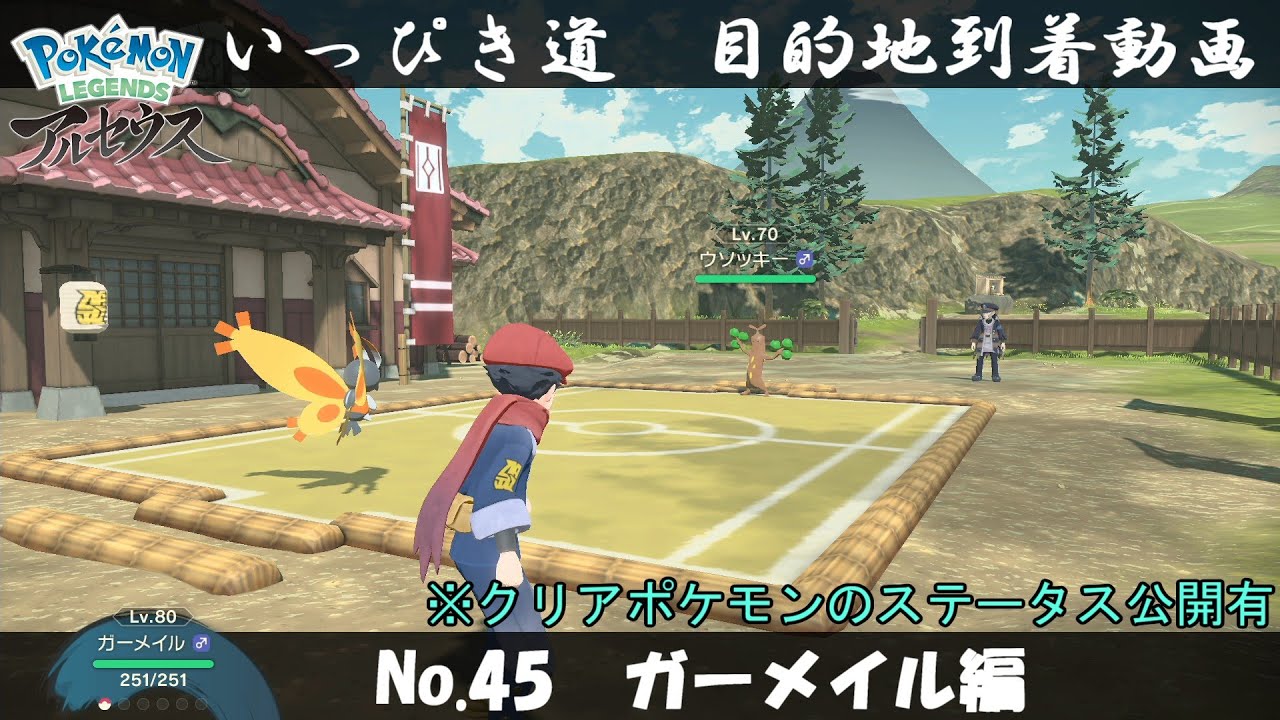Click the 251/251 HP counter
Screen dimensions: 1280x720
(152, 679)
